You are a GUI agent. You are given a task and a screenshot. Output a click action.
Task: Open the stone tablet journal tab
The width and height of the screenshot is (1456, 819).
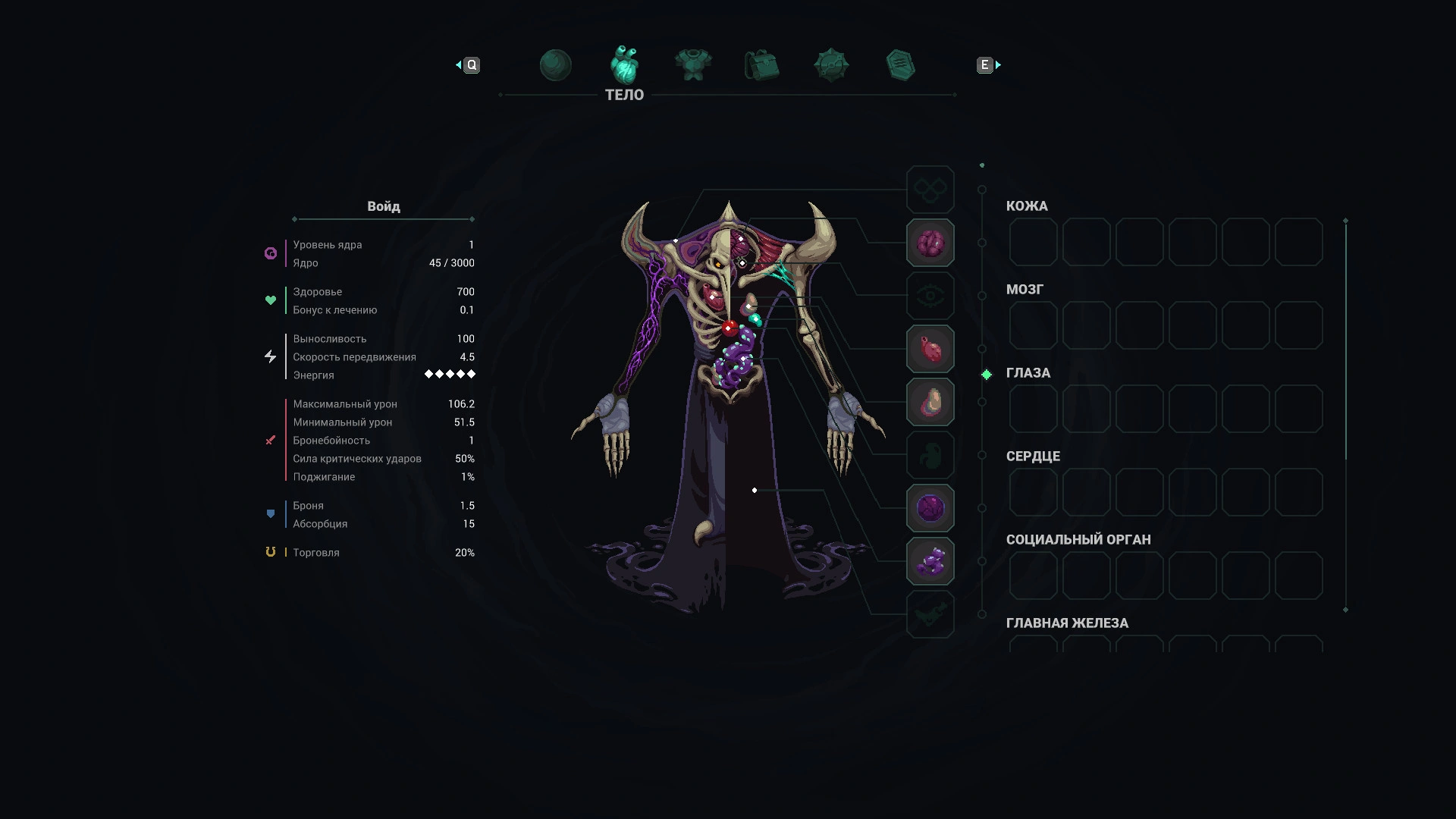pyautogui.click(x=900, y=65)
